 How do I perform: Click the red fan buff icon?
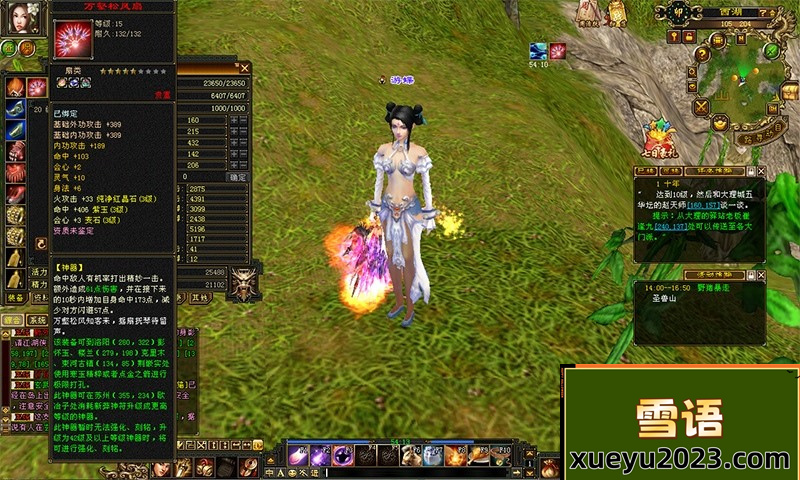pyautogui.click(x=558, y=50)
